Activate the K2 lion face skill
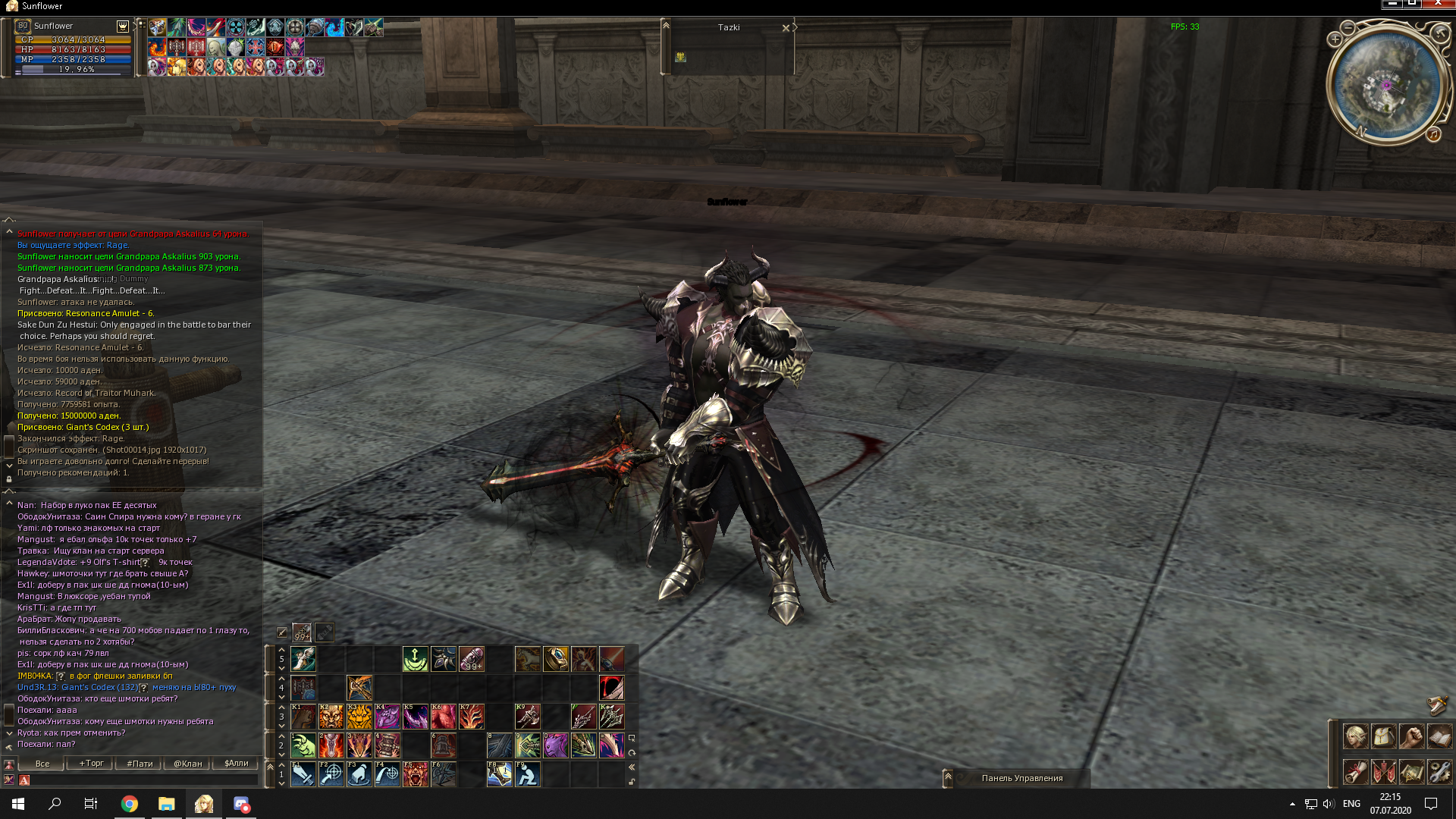The width and height of the screenshot is (1456, 819). point(331,717)
